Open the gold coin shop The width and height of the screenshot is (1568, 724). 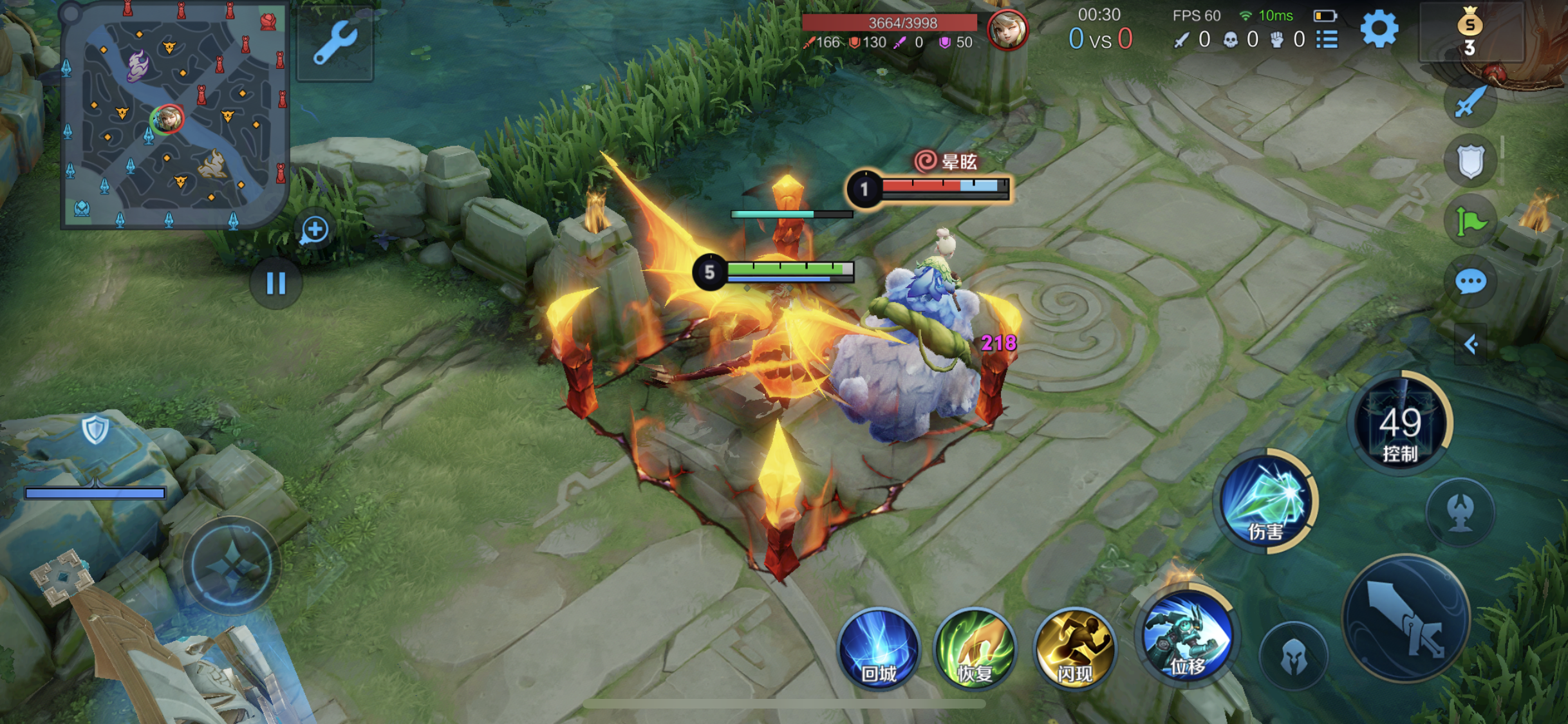[x=1470, y=31]
